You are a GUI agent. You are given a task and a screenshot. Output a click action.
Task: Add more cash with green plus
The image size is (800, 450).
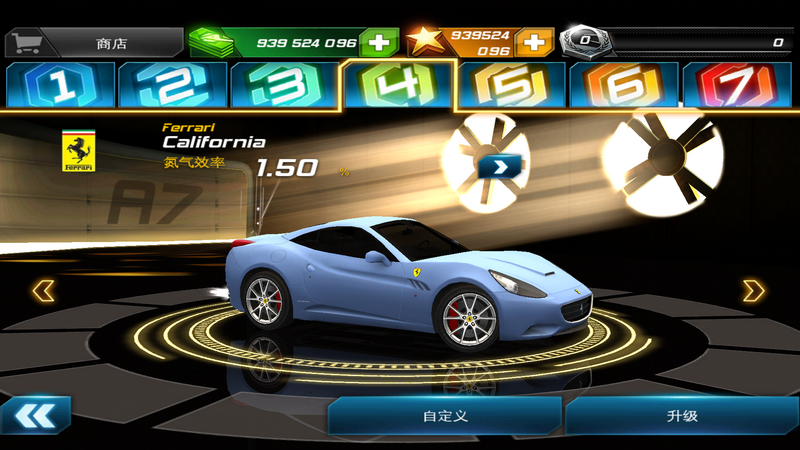pos(379,42)
